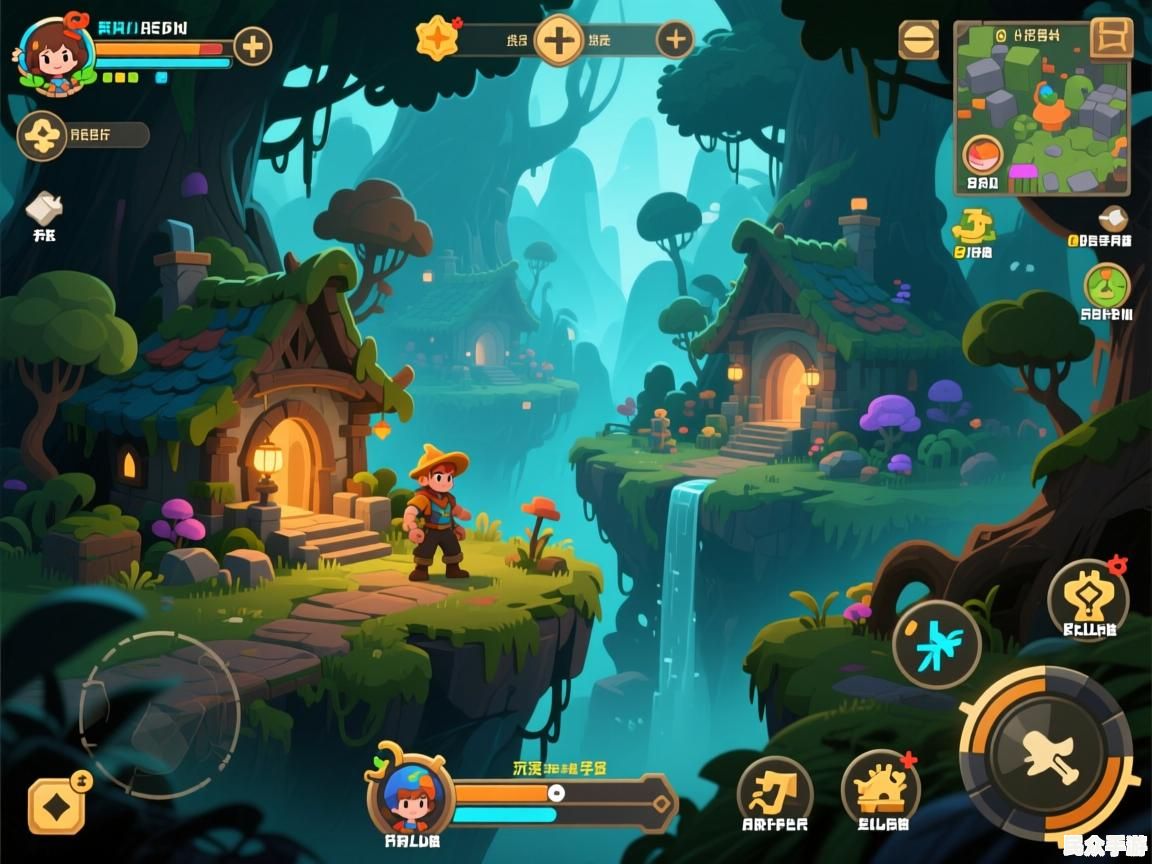Click the minus button beside the minimap

click(x=918, y=40)
